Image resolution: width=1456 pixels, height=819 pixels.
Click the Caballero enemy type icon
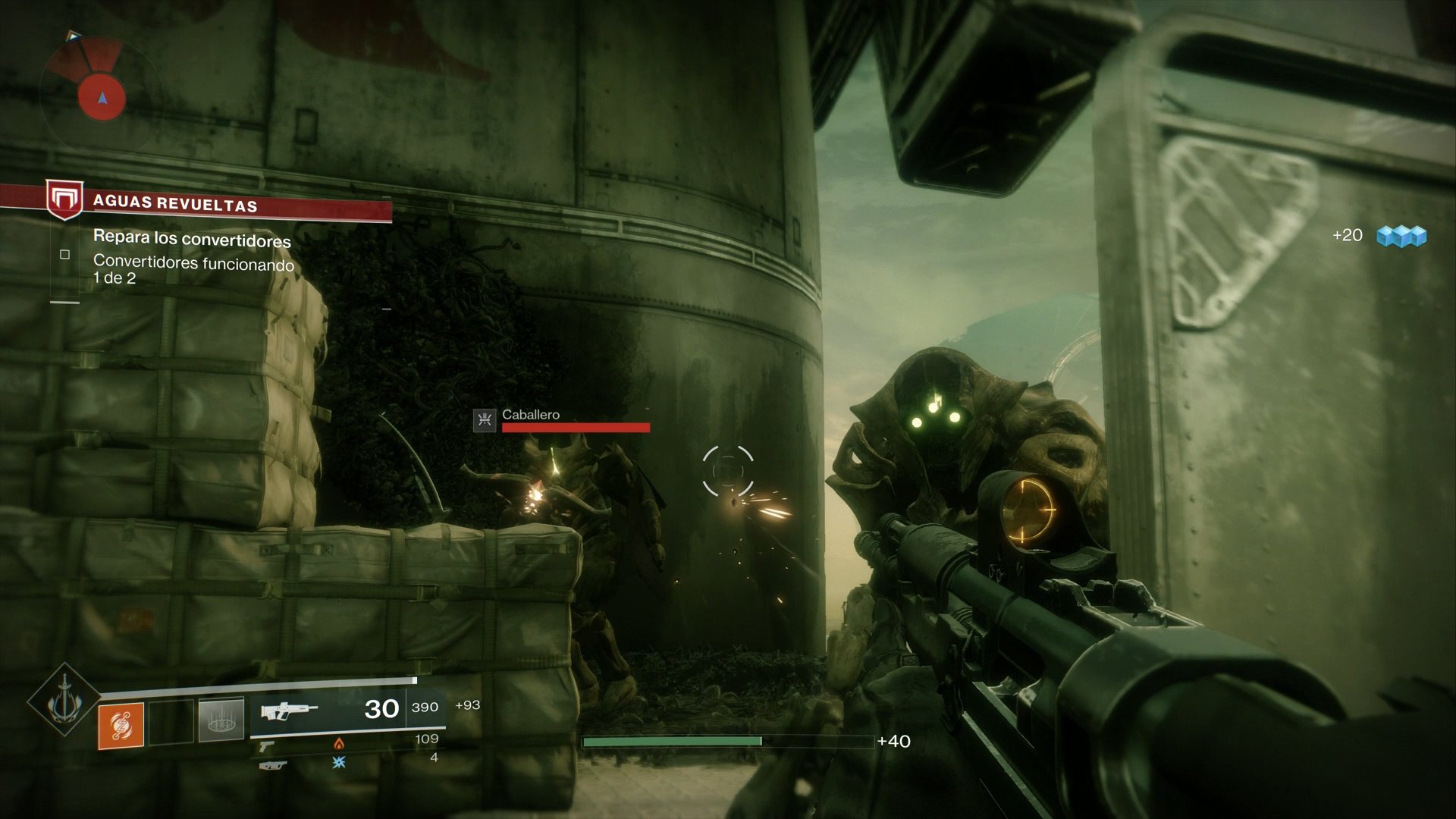485,420
